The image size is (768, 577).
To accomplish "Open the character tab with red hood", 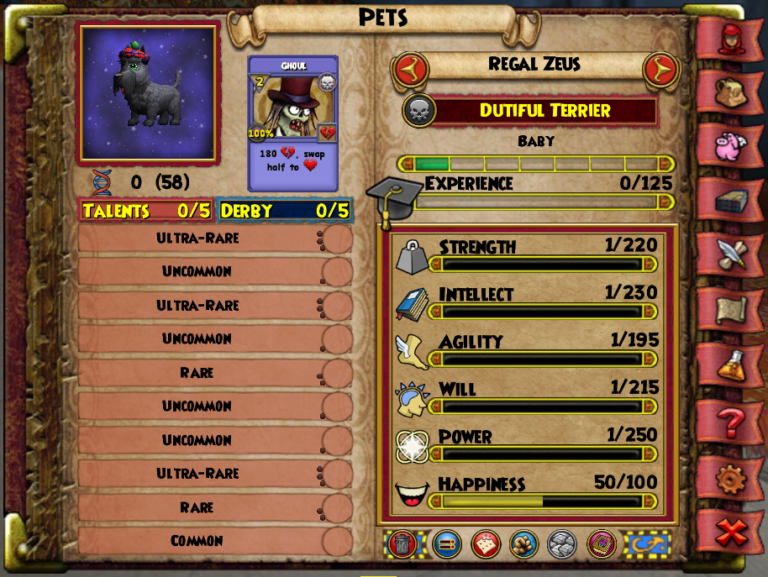I will pos(729,38).
